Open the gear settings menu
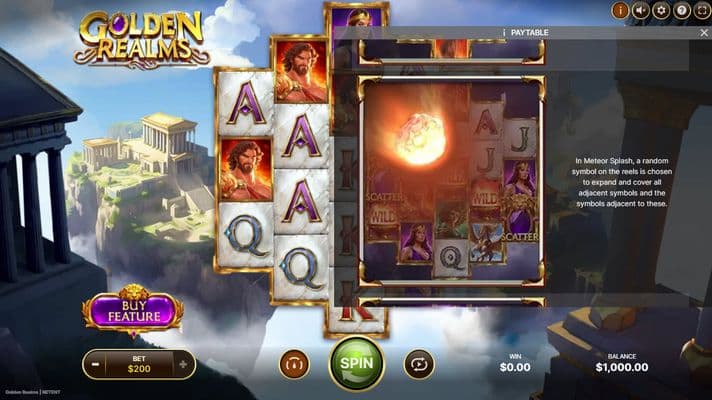This screenshot has height=400, width=712. pyautogui.click(x=661, y=11)
